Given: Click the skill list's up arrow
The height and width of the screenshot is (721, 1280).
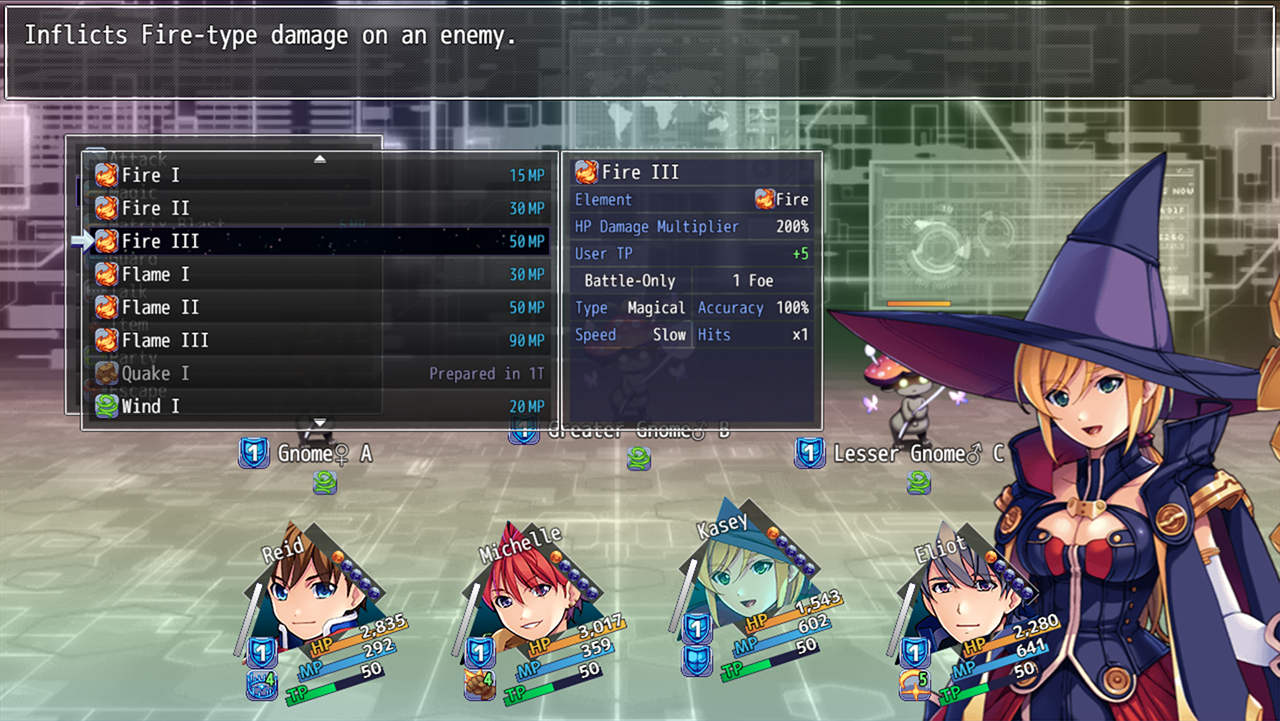Looking at the screenshot, I should [x=320, y=159].
